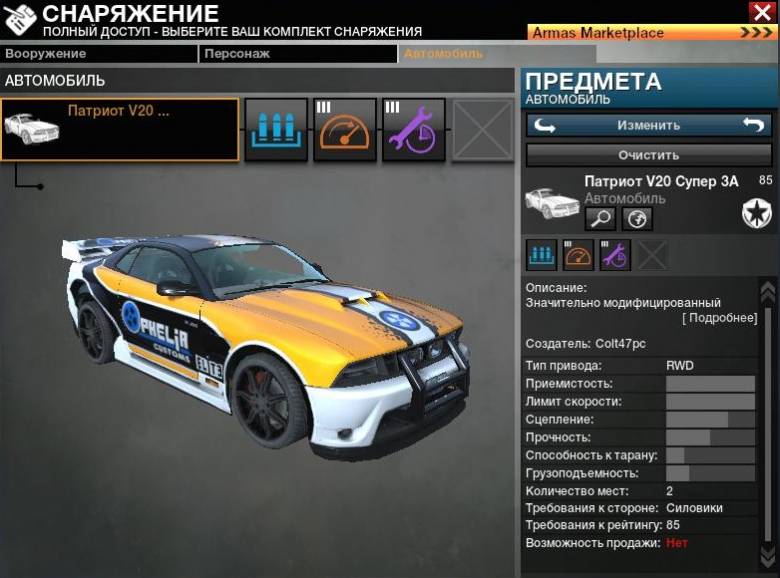This screenshot has height=578, width=780.
Task: Close the Снаряжение window
Action: click(x=761, y=11)
